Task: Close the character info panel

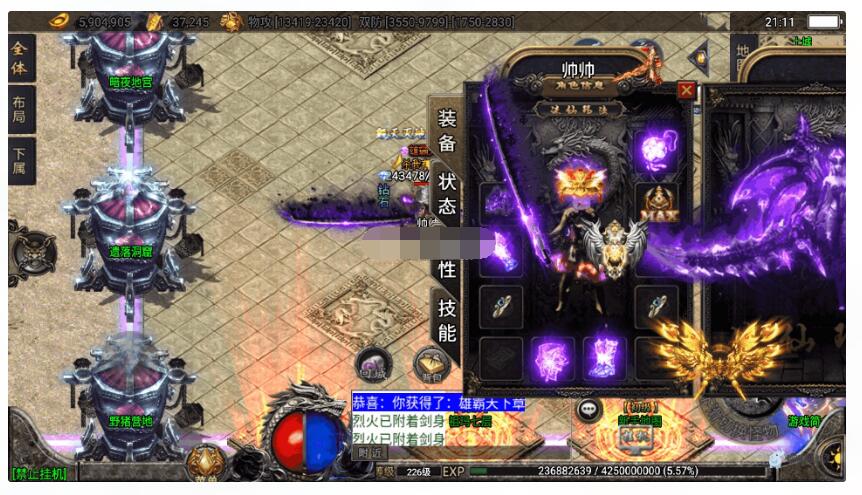Action: (x=686, y=90)
